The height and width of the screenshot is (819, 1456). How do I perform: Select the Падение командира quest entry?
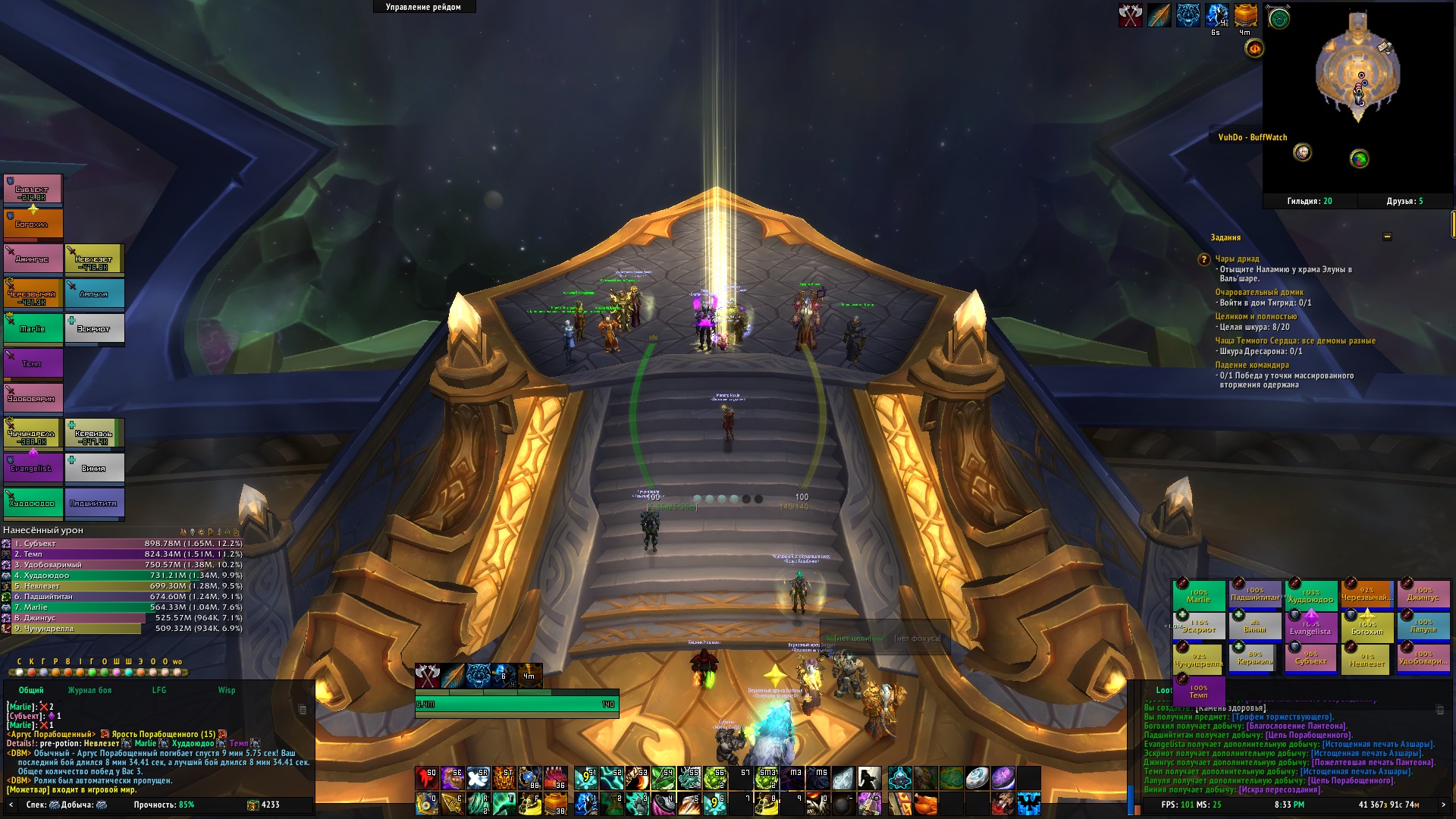point(1251,365)
